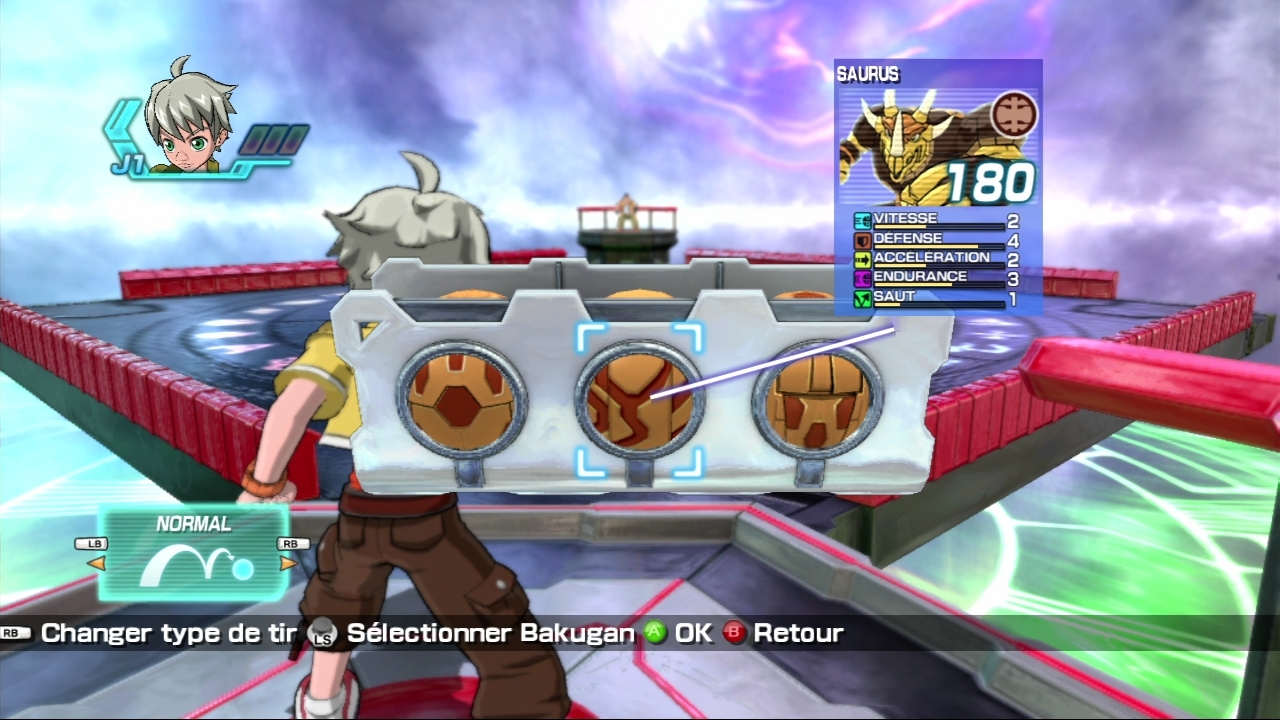The width and height of the screenshot is (1280, 720).
Task: Click the J1 player portrait
Action: [189, 117]
